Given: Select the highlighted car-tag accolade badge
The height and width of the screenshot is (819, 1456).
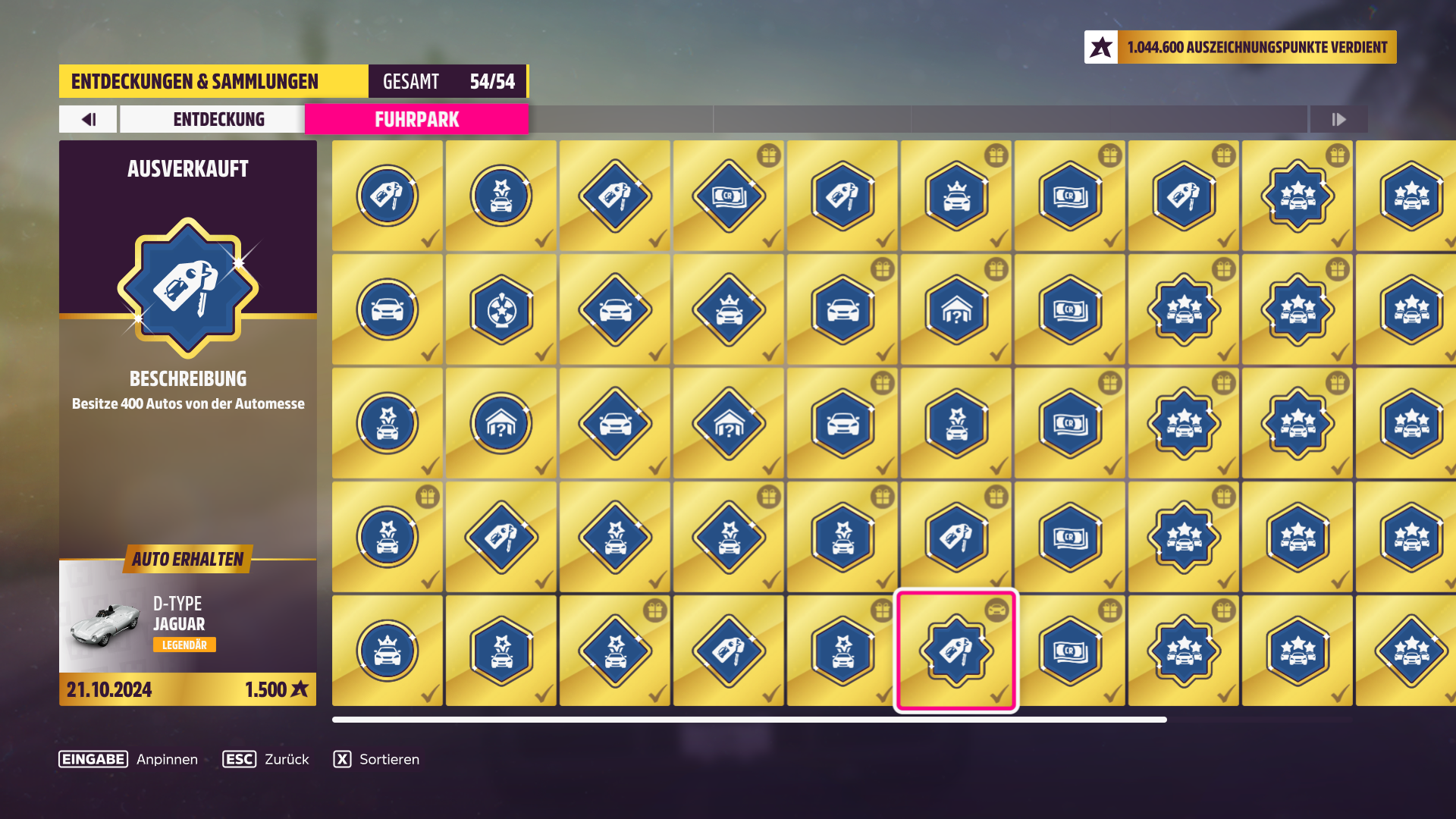Looking at the screenshot, I should click(x=956, y=651).
